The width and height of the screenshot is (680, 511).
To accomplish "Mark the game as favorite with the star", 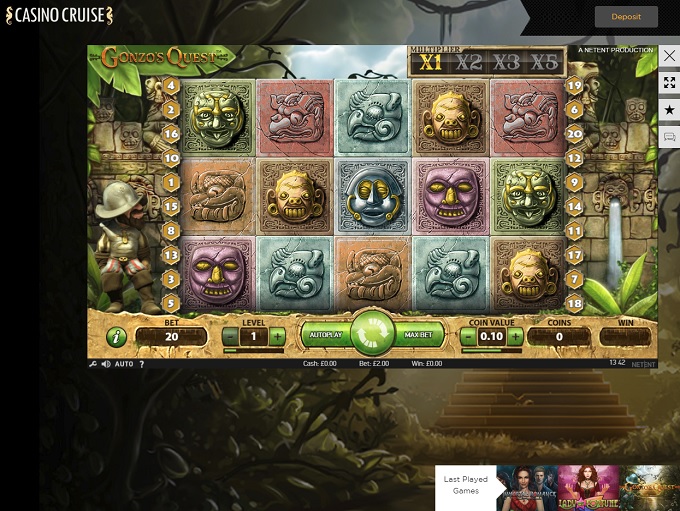I will (x=669, y=110).
